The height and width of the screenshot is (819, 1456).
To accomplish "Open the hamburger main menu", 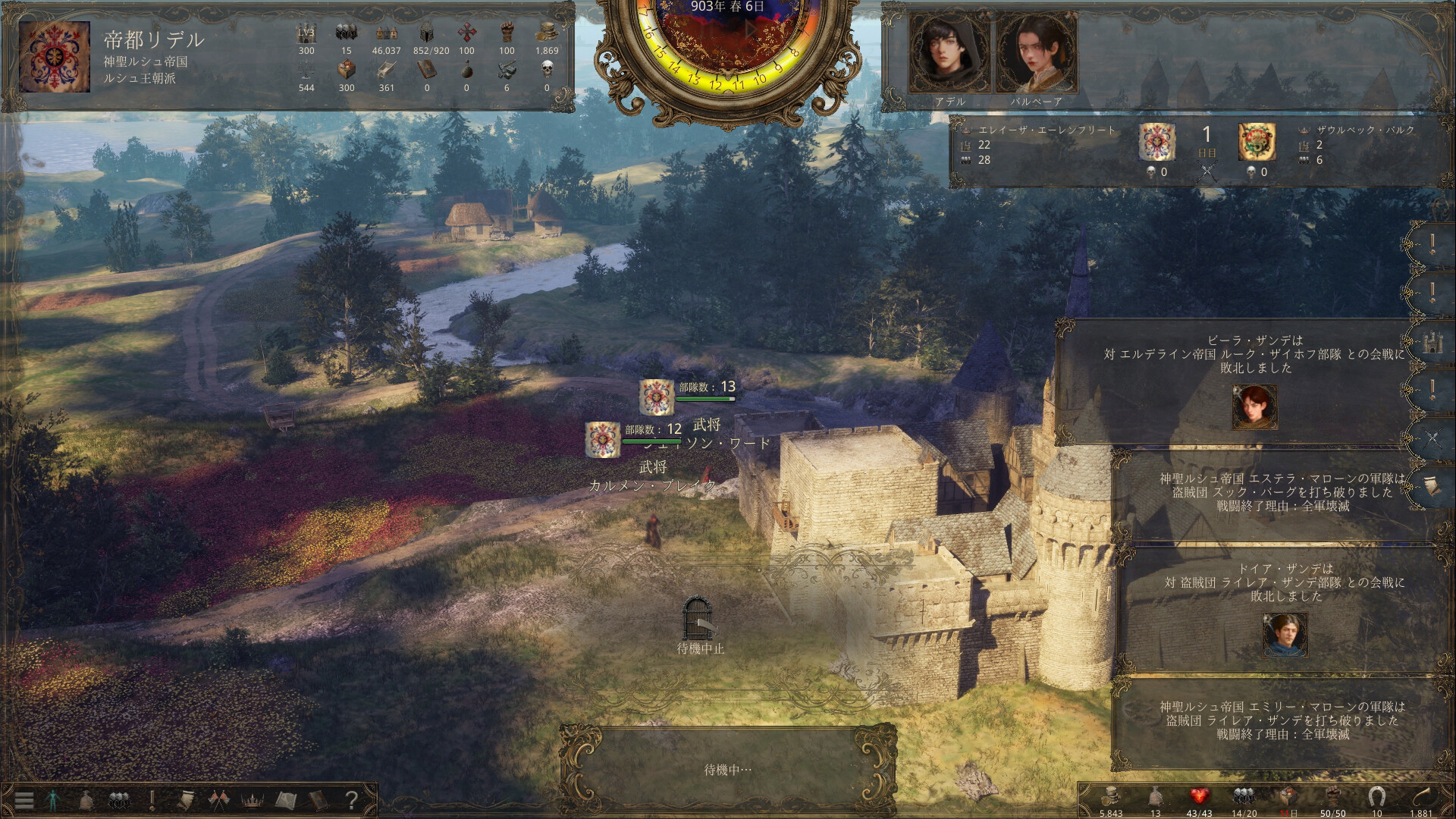I will tap(24, 800).
